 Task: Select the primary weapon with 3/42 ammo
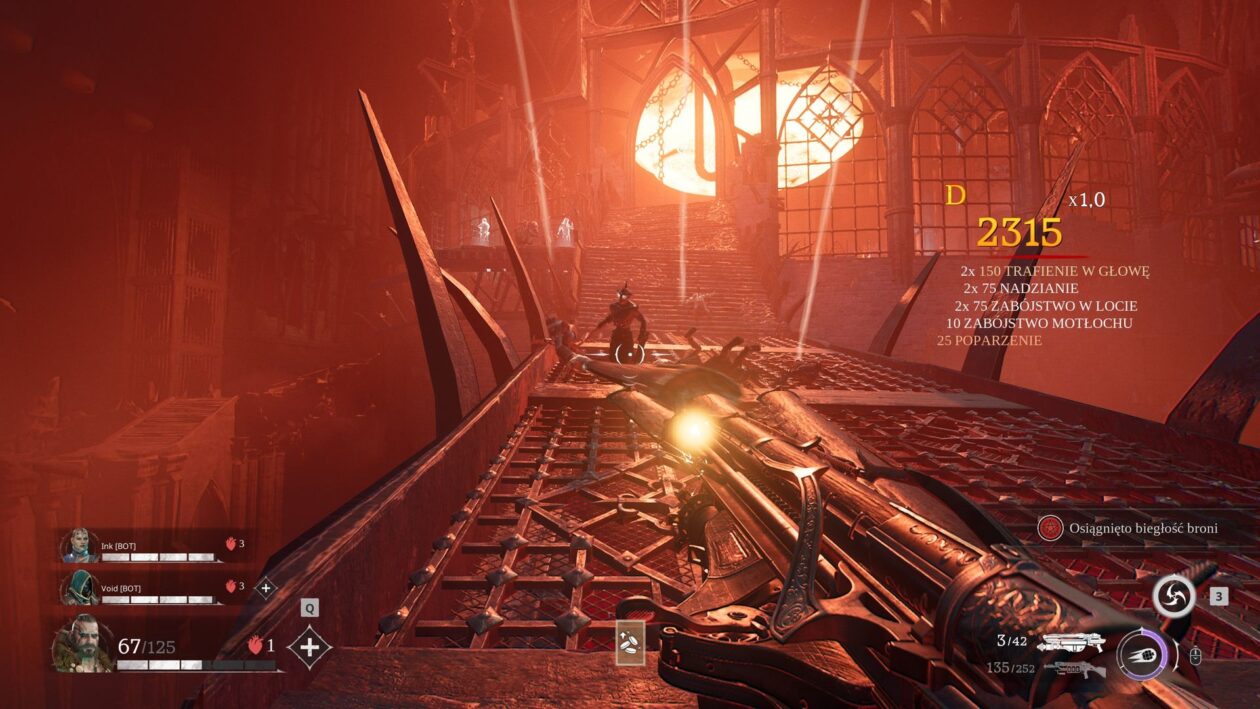pos(1070,642)
